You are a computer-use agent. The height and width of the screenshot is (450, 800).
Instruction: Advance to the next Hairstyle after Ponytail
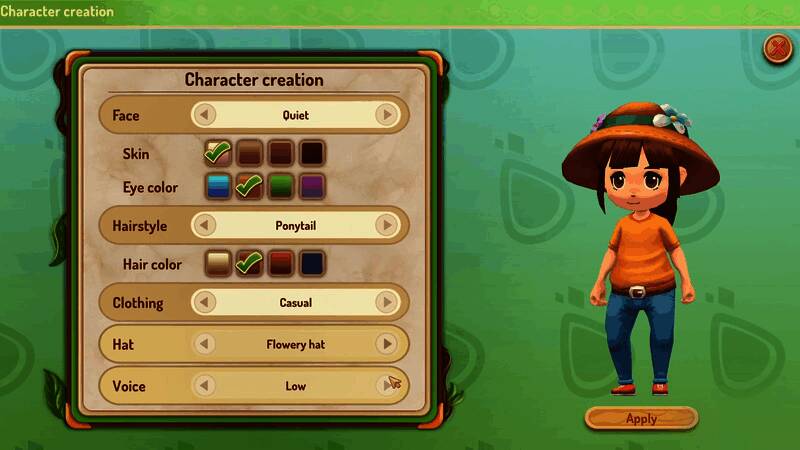coord(386,226)
